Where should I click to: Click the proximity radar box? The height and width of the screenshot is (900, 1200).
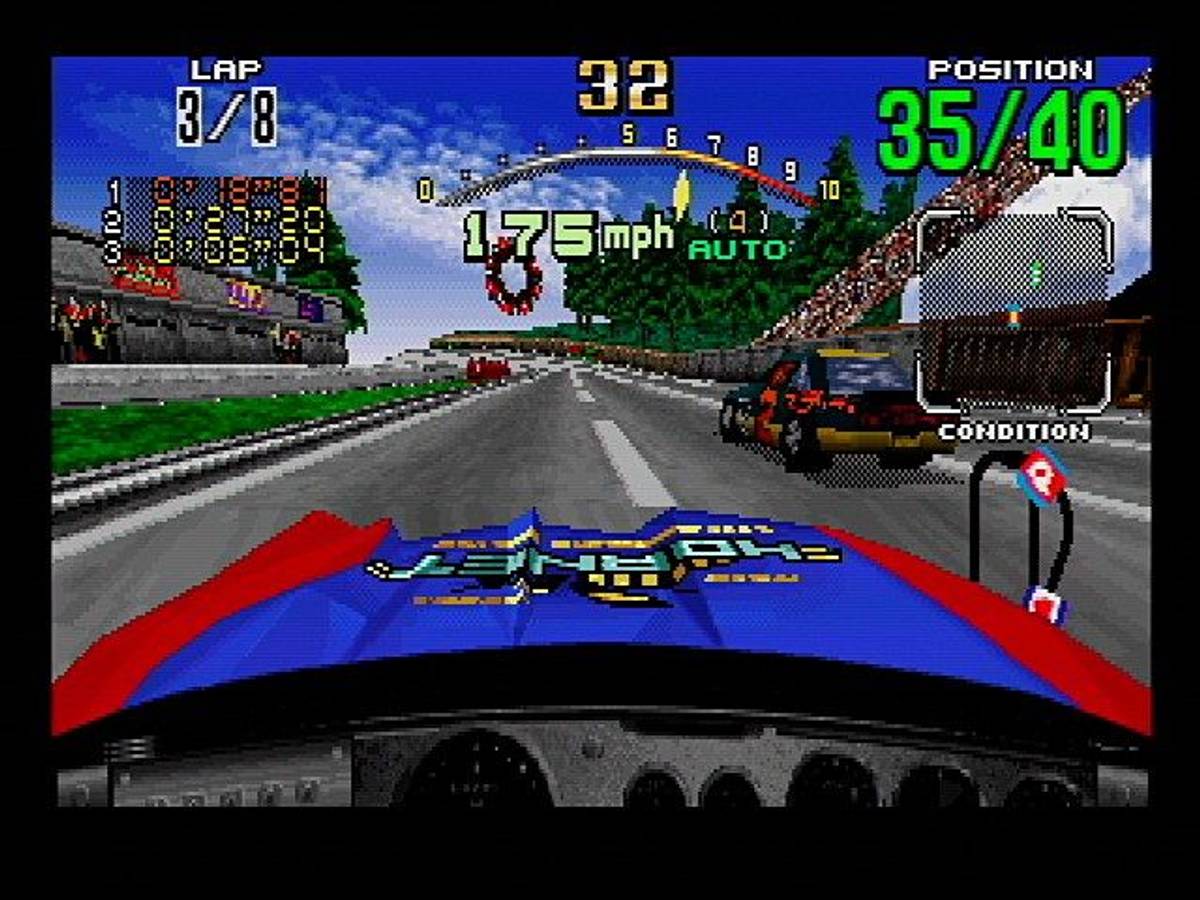tap(1014, 310)
